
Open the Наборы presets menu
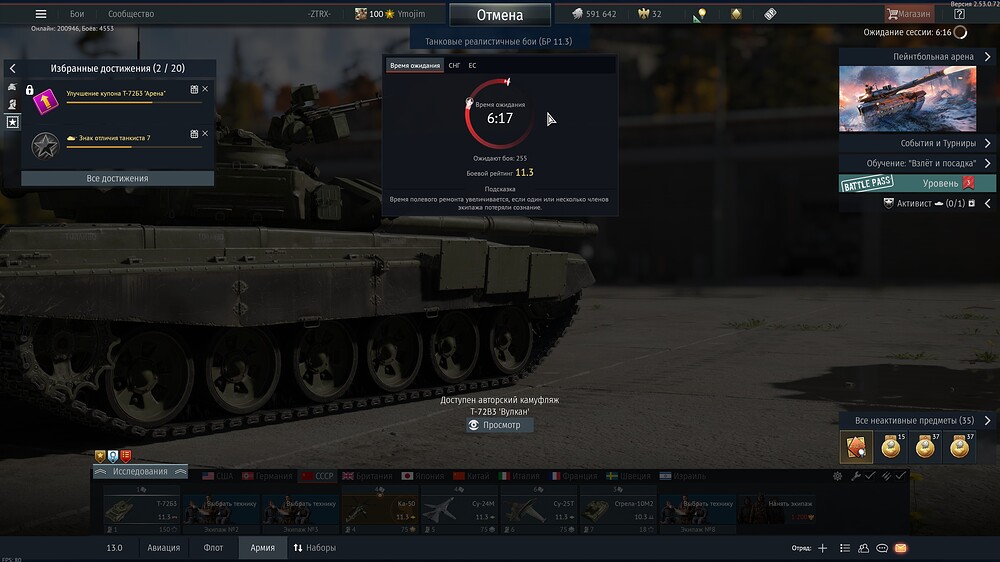point(315,548)
